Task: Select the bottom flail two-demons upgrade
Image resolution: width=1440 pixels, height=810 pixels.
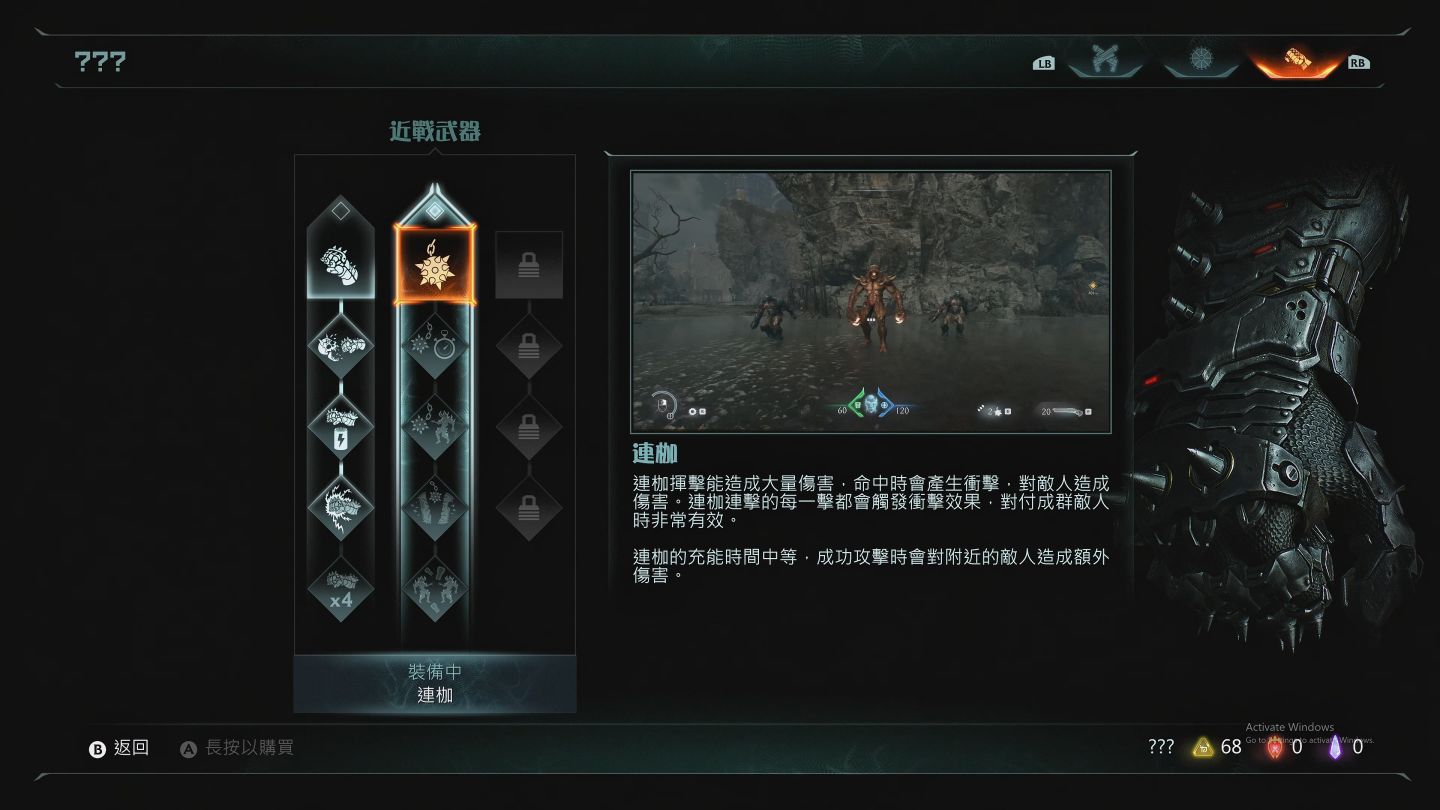Action: [x=434, y=588]
